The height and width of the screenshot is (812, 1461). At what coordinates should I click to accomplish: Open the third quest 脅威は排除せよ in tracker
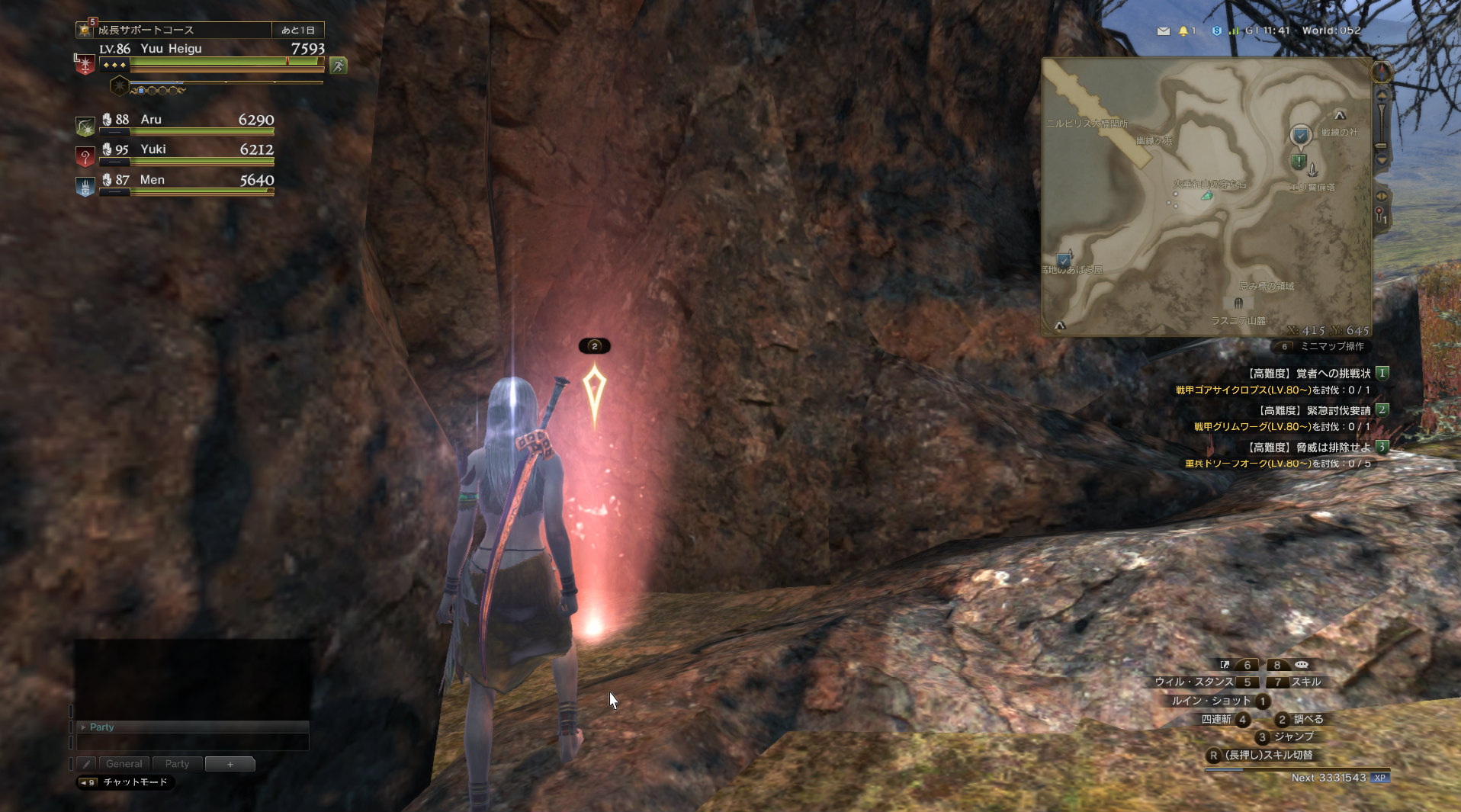tap(1309, 448)
